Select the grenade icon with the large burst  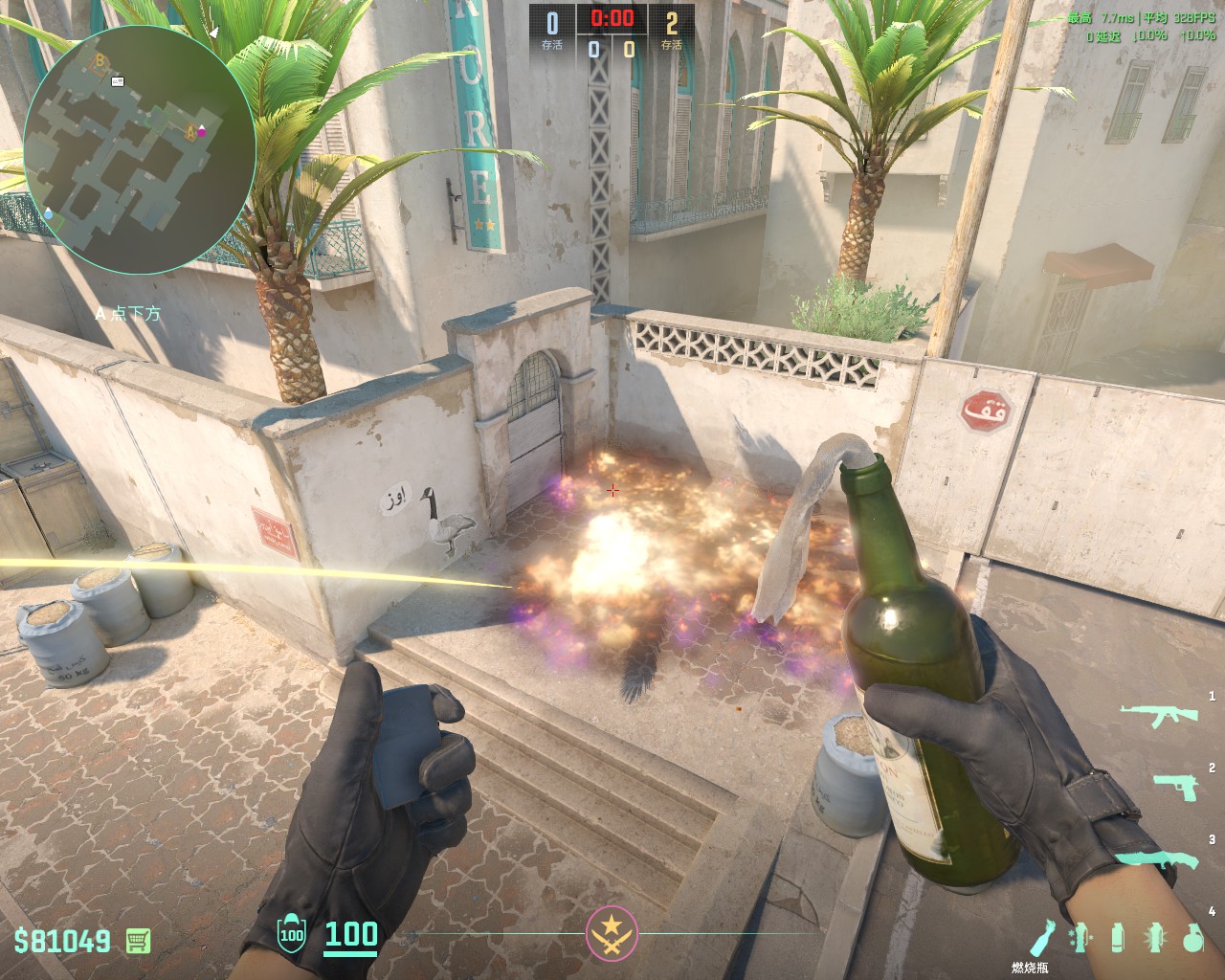point(1153,937)
